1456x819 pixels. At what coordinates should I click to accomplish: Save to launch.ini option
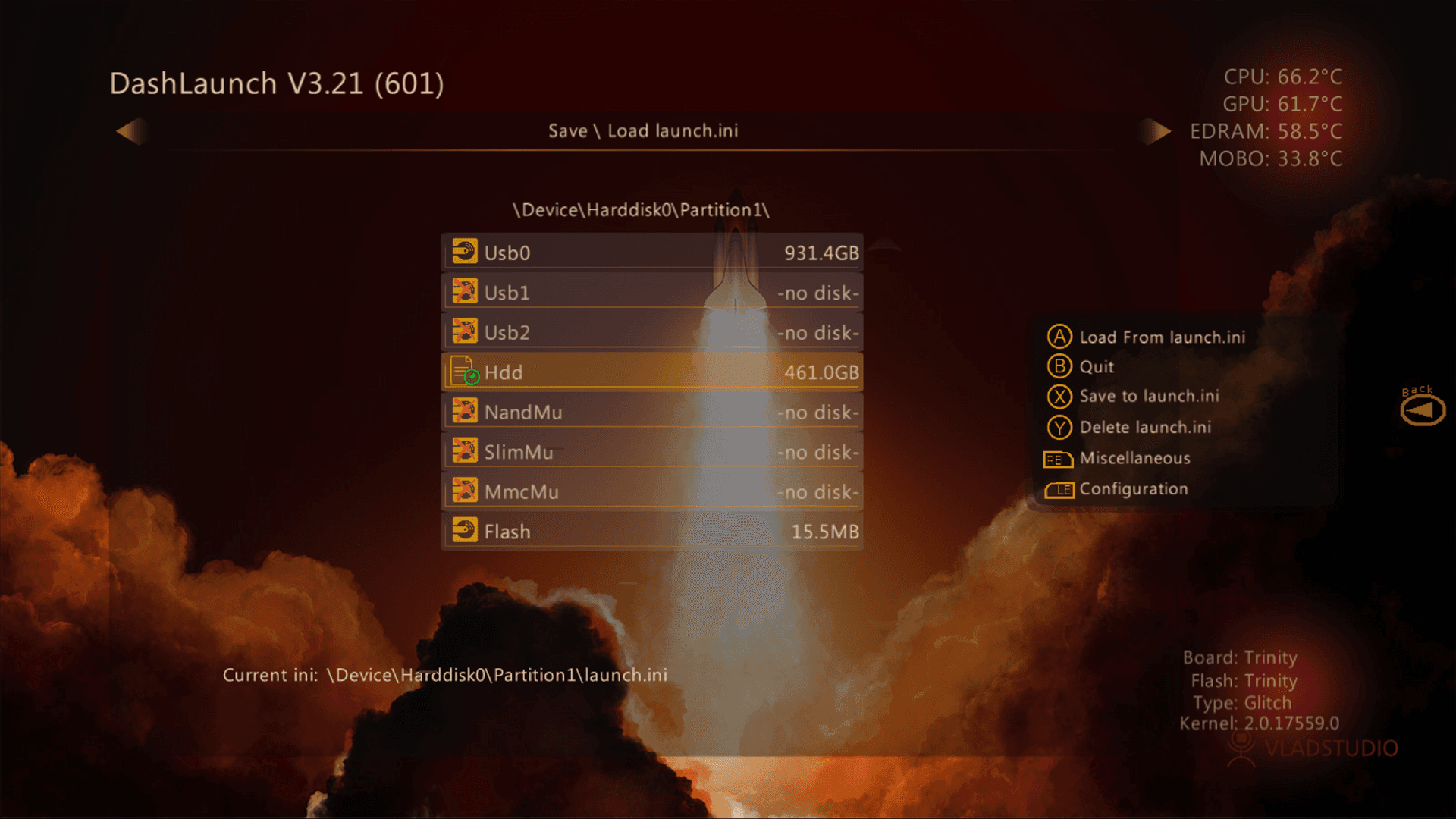click(1148, 397)
